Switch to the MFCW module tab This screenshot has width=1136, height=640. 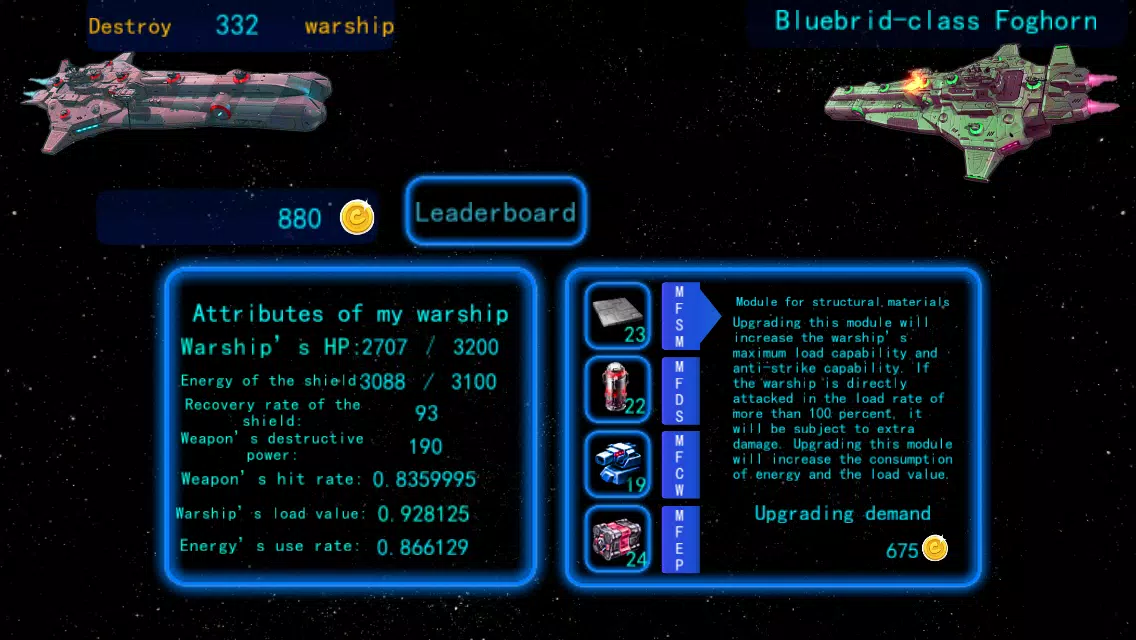point(681,464)
